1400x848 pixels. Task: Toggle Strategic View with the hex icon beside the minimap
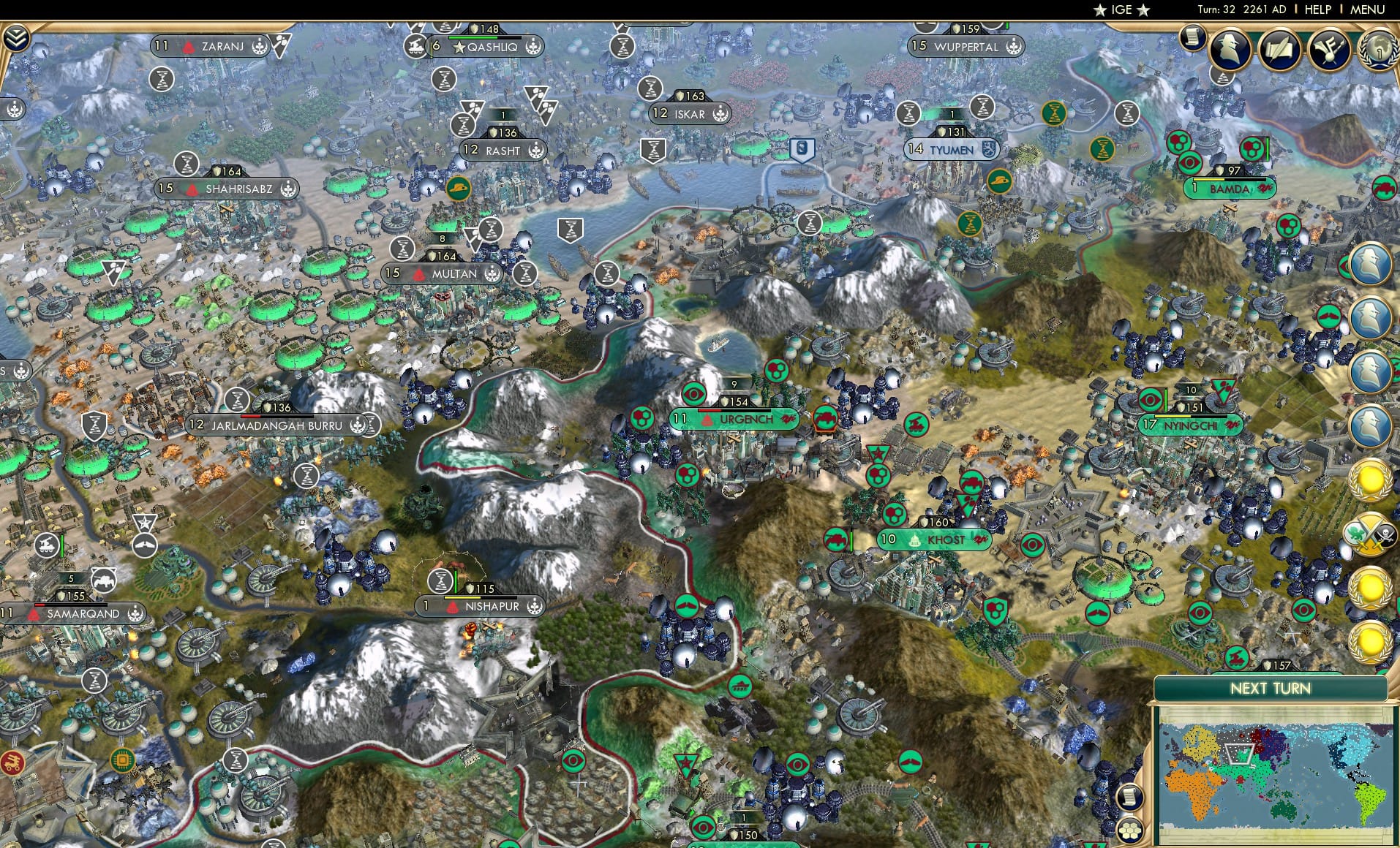click(1129, 830)
